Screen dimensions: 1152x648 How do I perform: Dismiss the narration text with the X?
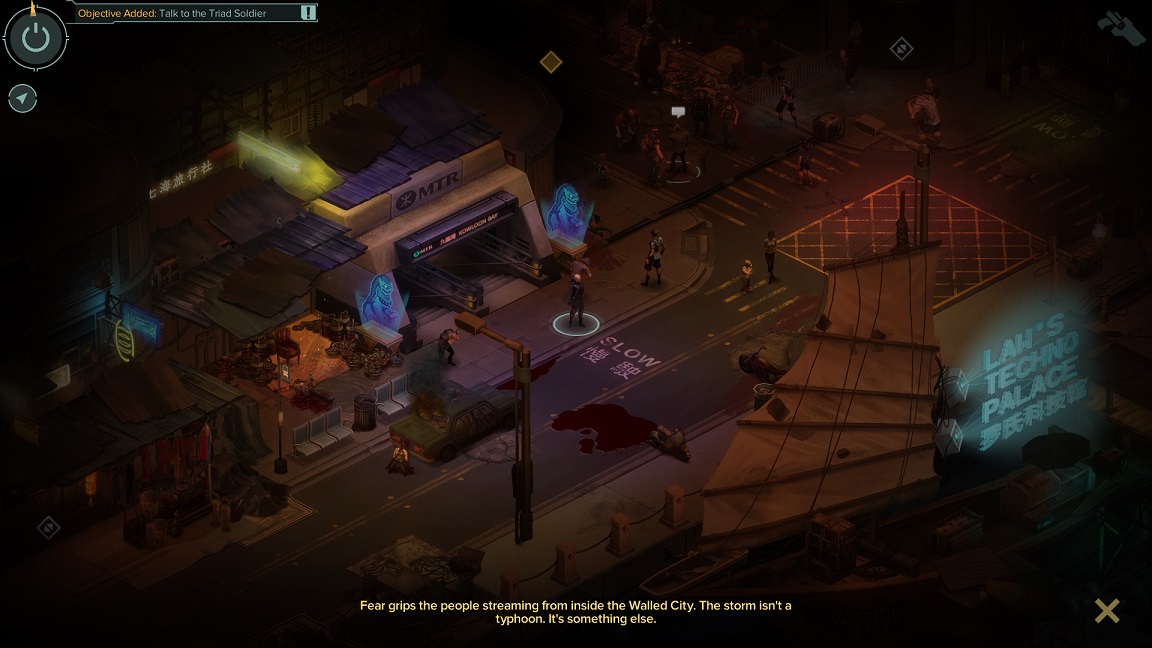[1107, 610]
